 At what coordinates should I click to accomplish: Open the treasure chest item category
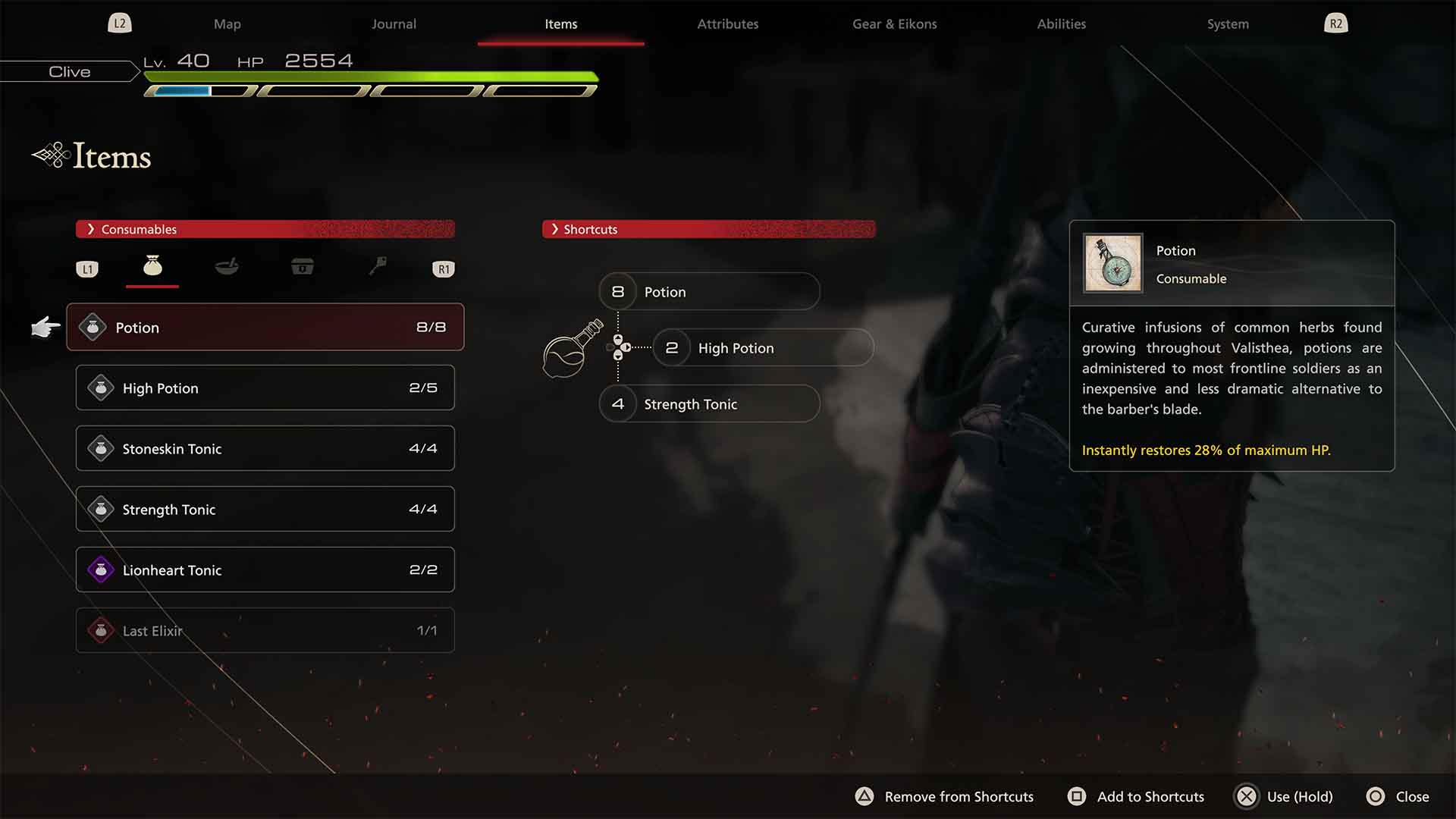point(302,266)
